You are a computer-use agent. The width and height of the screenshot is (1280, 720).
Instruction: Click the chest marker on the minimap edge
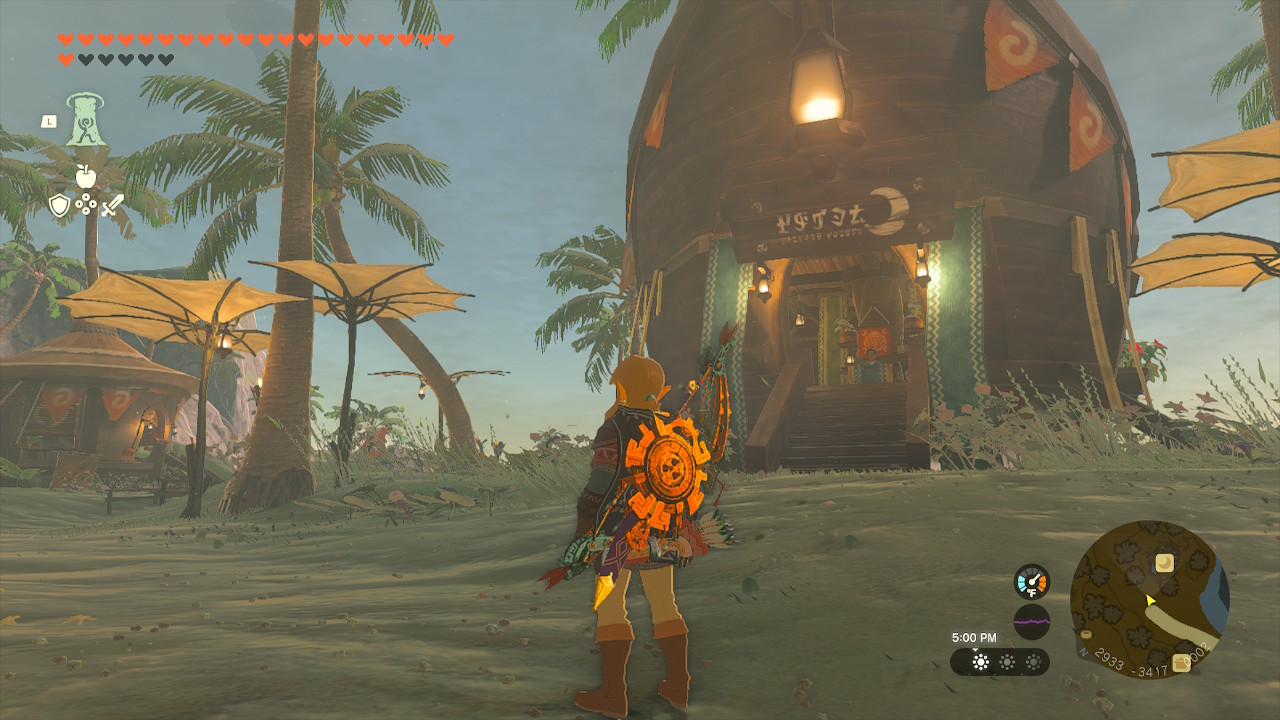coord(1086,634)
